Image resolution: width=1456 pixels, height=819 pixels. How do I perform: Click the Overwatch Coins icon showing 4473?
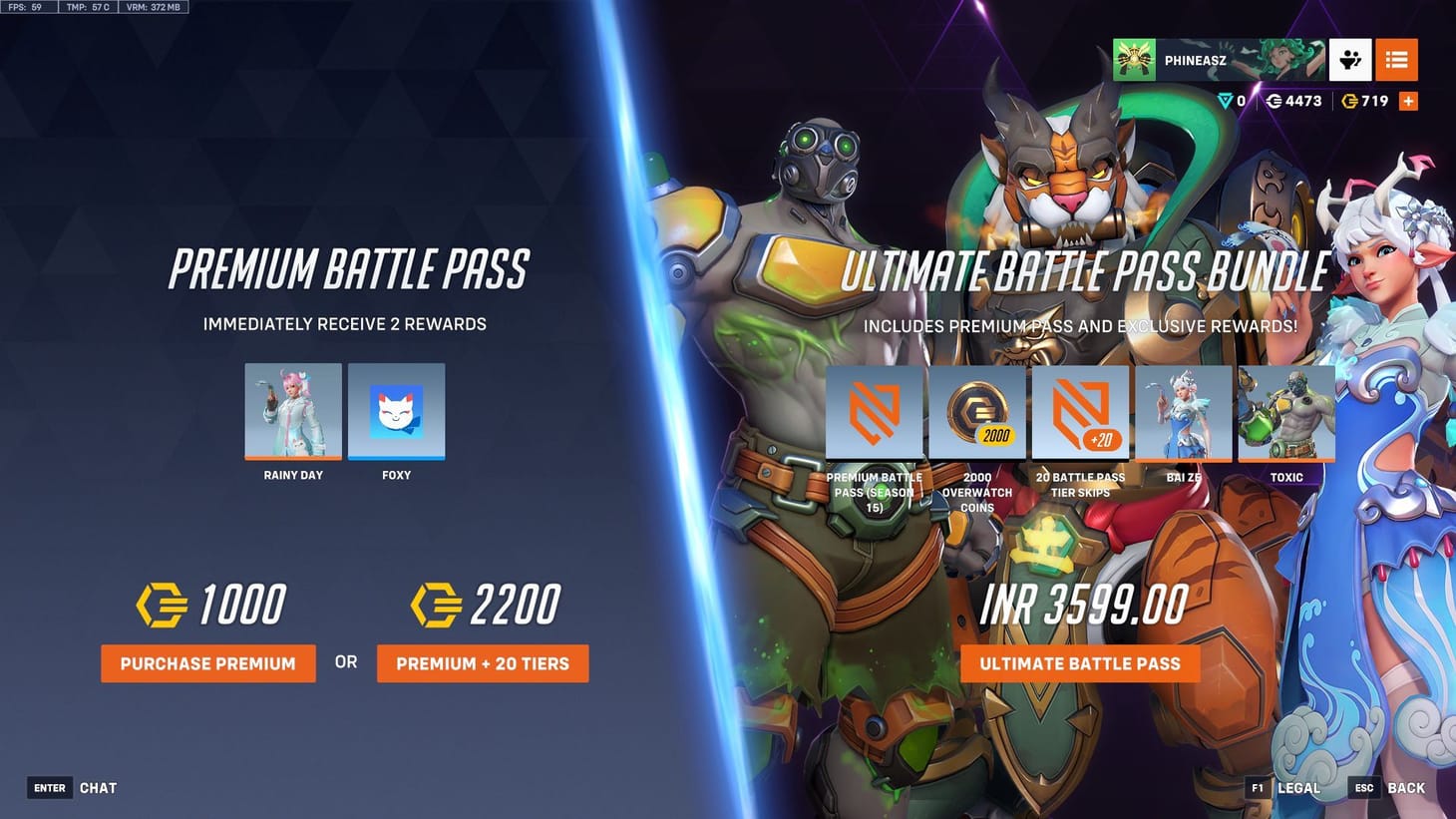click(1274, 100)
